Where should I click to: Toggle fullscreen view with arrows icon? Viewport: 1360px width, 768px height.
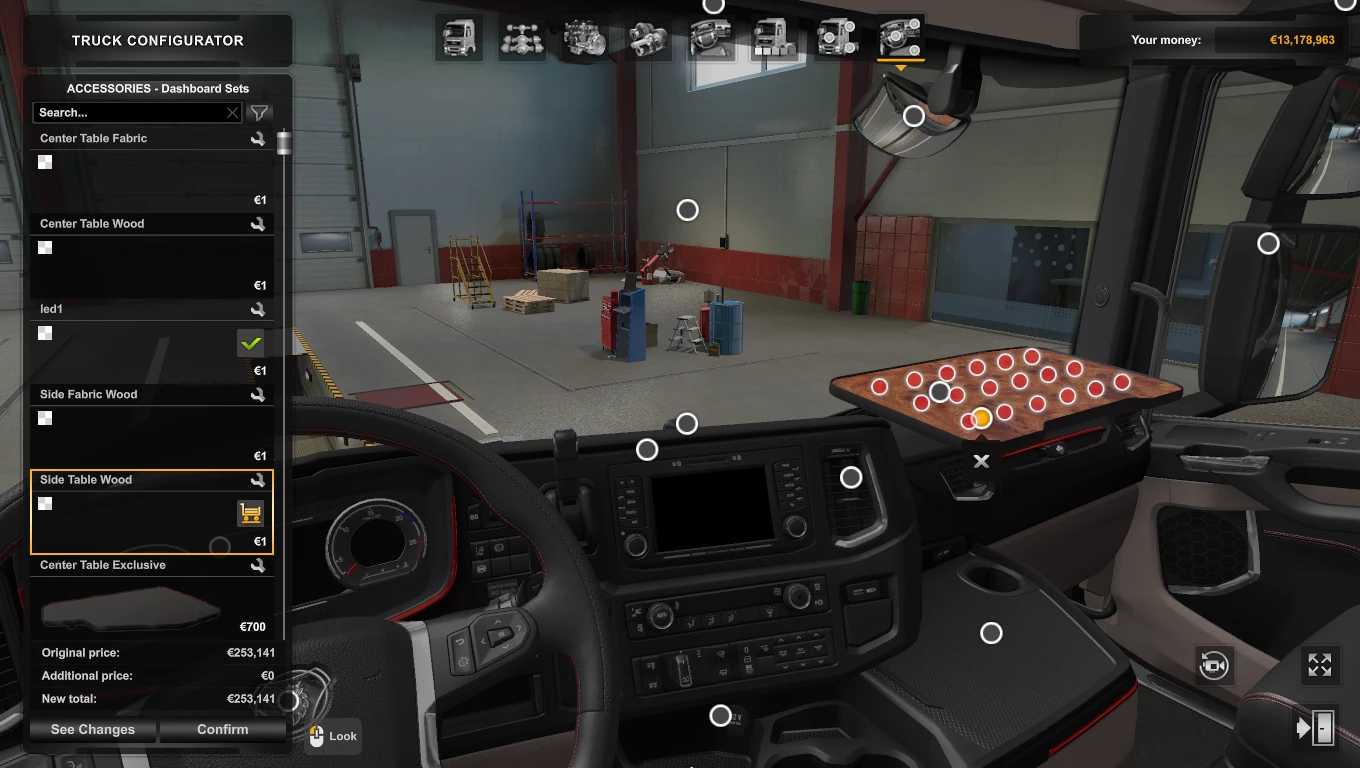point(1320,665)
